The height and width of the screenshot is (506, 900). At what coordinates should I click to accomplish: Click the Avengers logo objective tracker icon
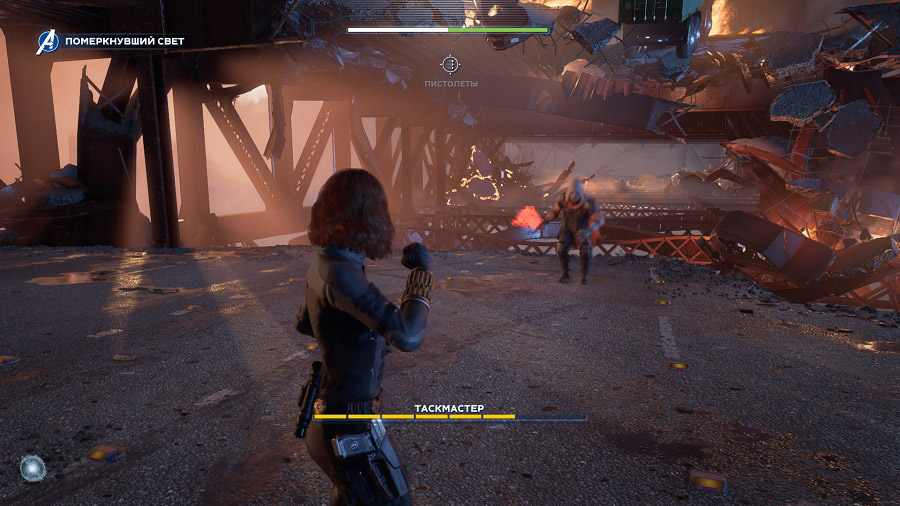click(48, 41)
